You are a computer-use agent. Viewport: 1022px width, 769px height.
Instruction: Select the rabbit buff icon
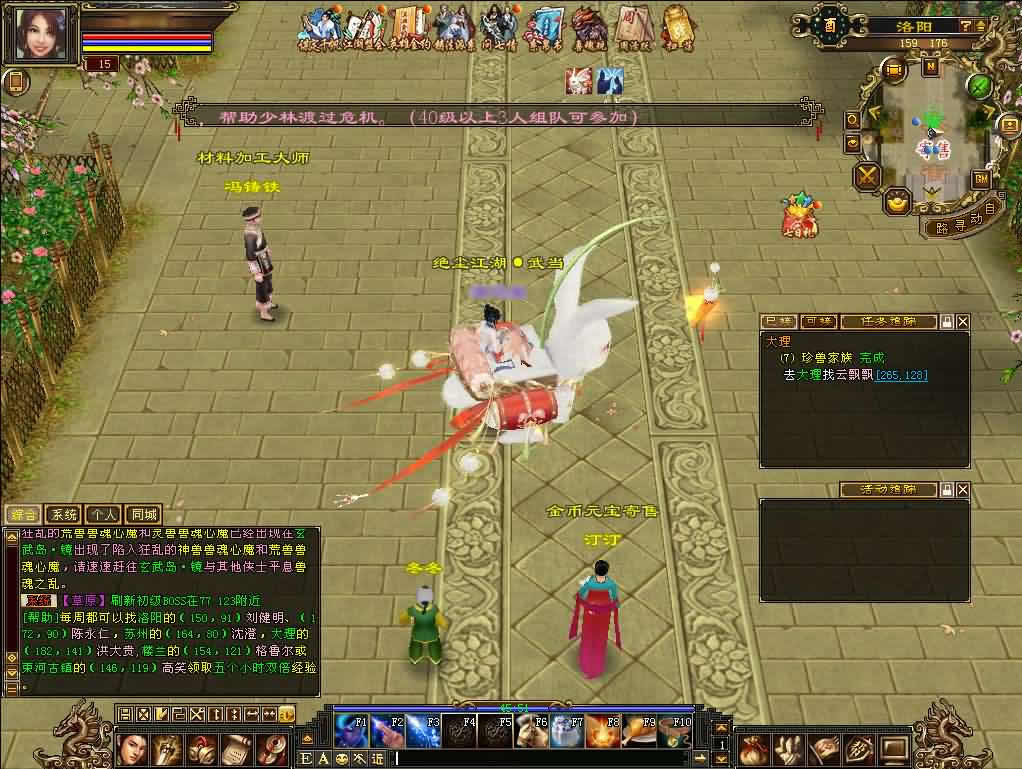pyautogui.click(x=578, y=81)
